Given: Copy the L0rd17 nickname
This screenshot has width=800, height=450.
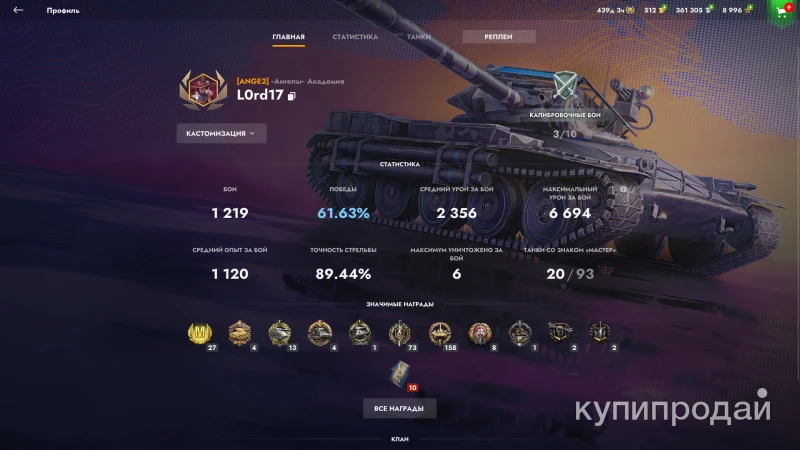Looking at the screenshot, I should click(292, 97).
